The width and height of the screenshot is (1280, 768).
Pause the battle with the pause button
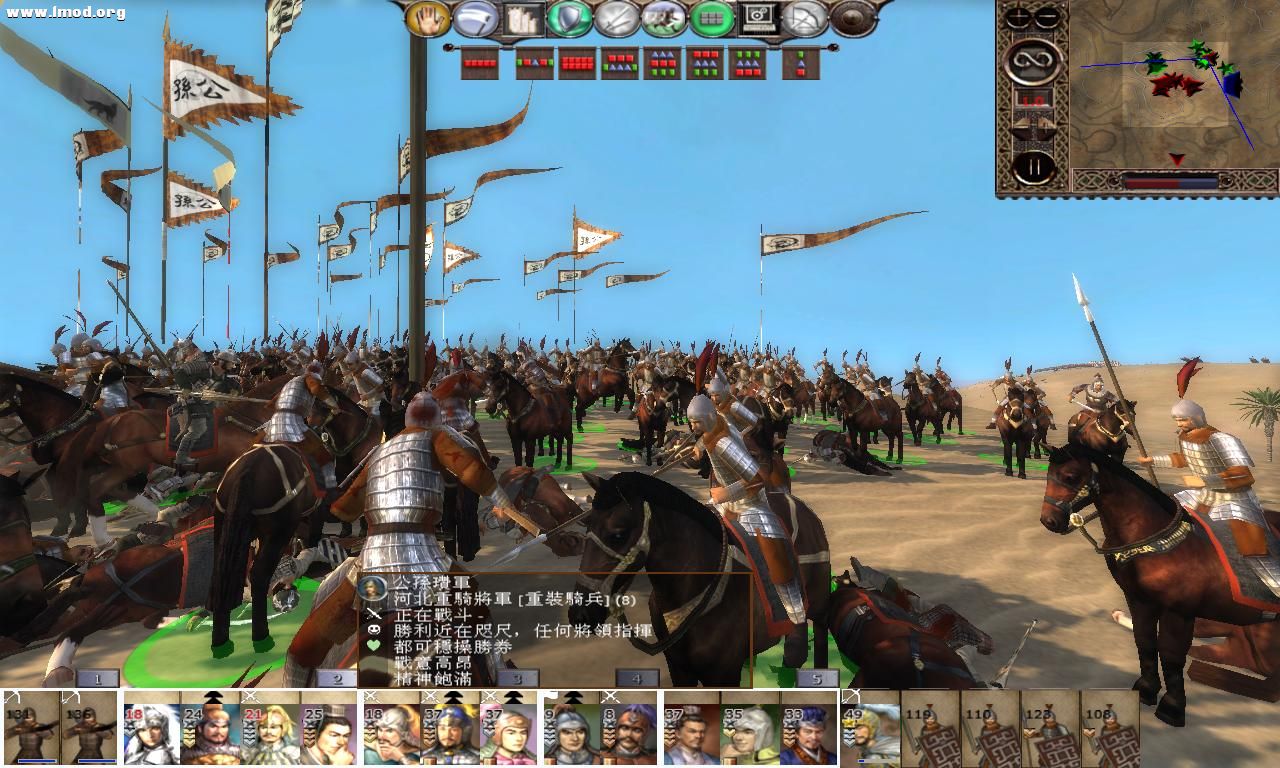click(x=1035, y=166)
